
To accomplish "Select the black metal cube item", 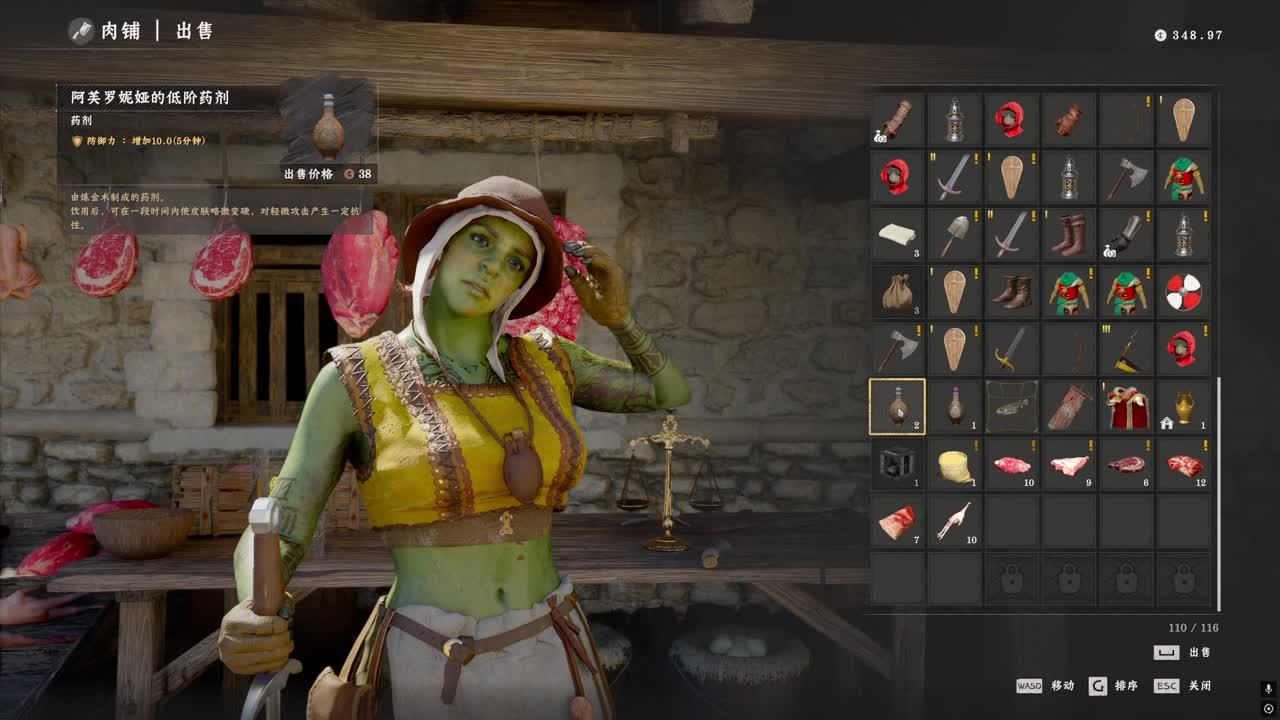I will (x=897, y=464).
